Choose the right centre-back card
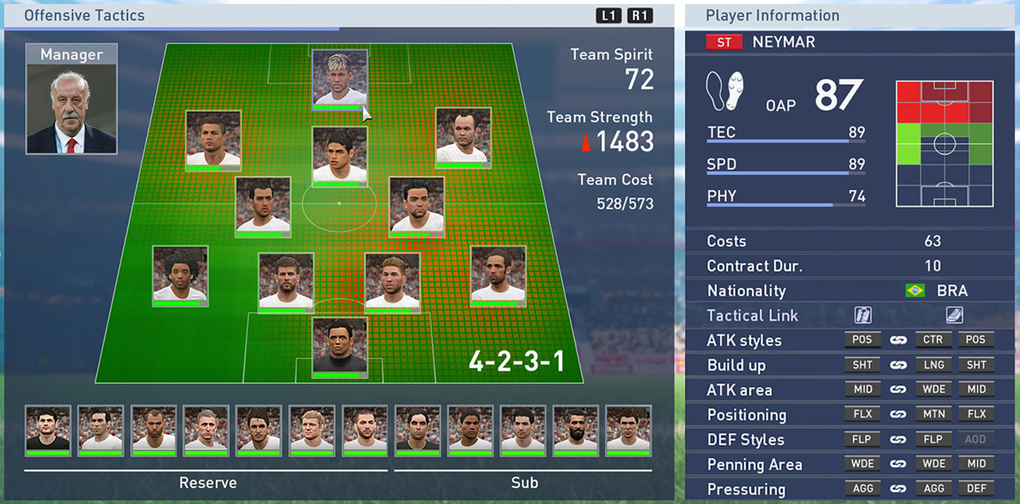Viewport: 1020px width, 504px height. point(392,281)
